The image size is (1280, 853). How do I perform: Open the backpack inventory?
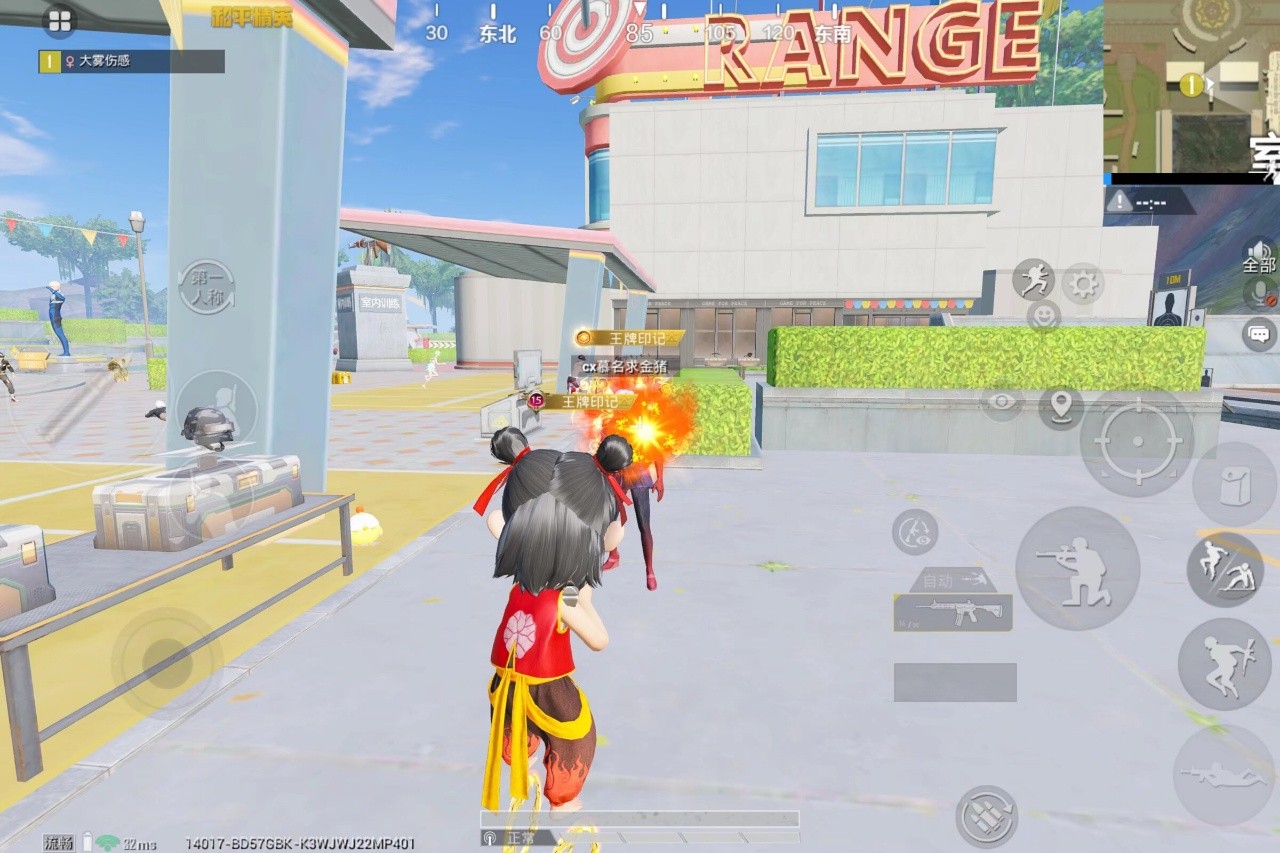click(1233, 484)
